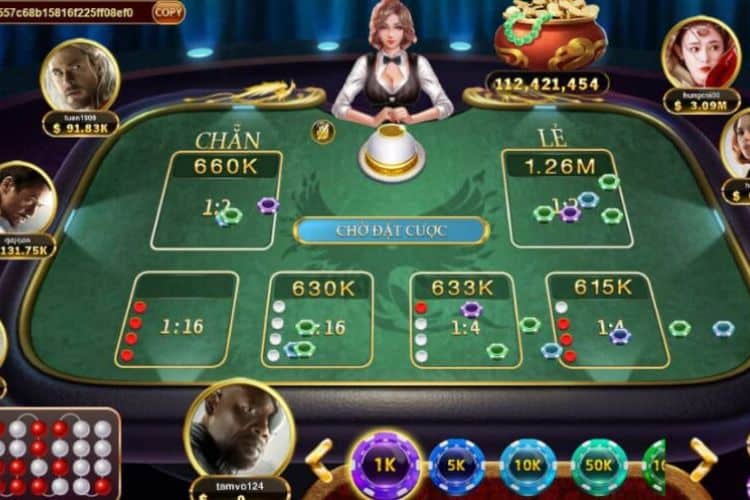This screenshot has height=500, width=750.
Task: Open player hungmi630's avatar
Action: pyautogui.click(x=701, y=52)
